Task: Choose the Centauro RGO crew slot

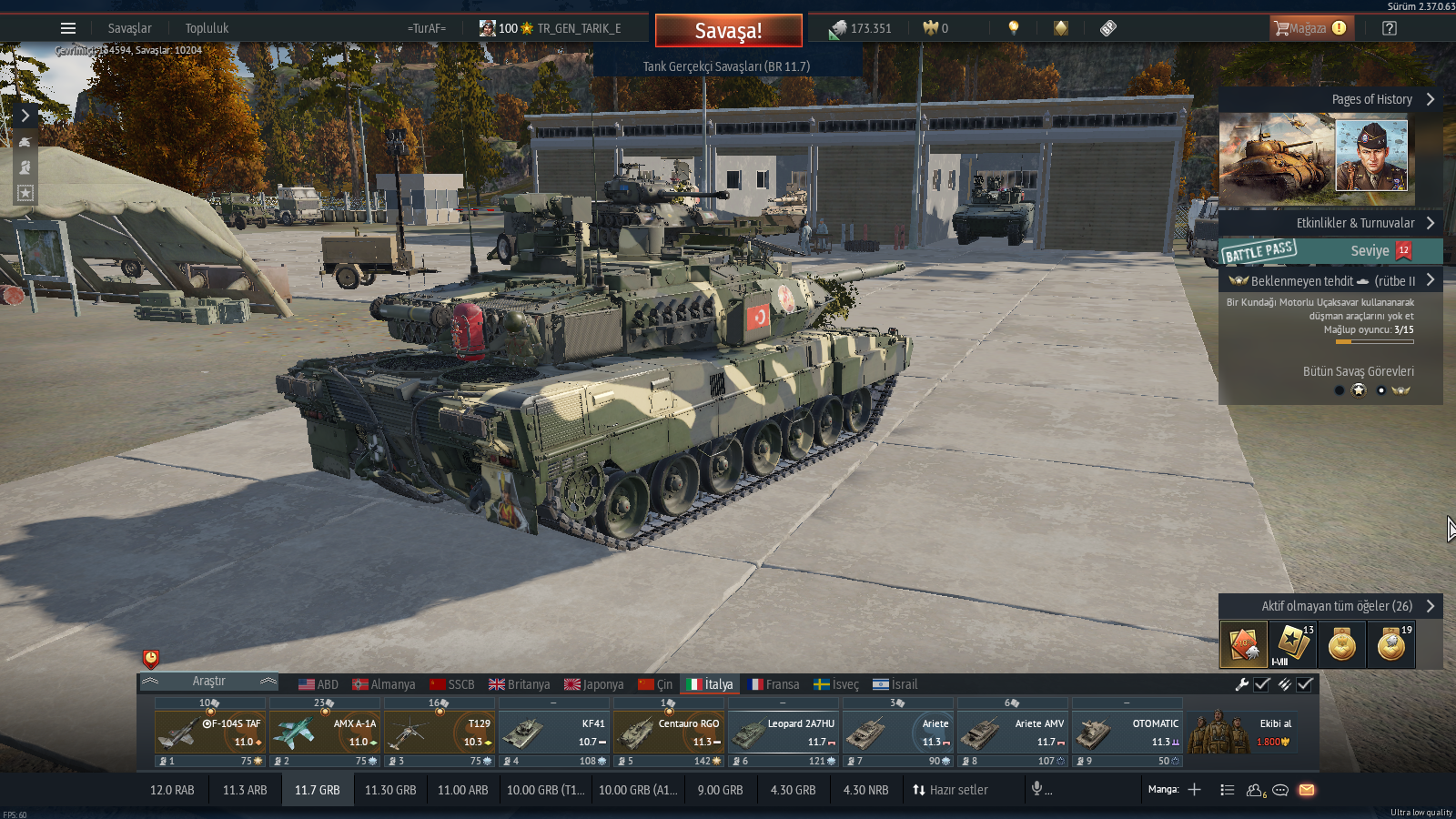Action: click(x=669, y=733)
